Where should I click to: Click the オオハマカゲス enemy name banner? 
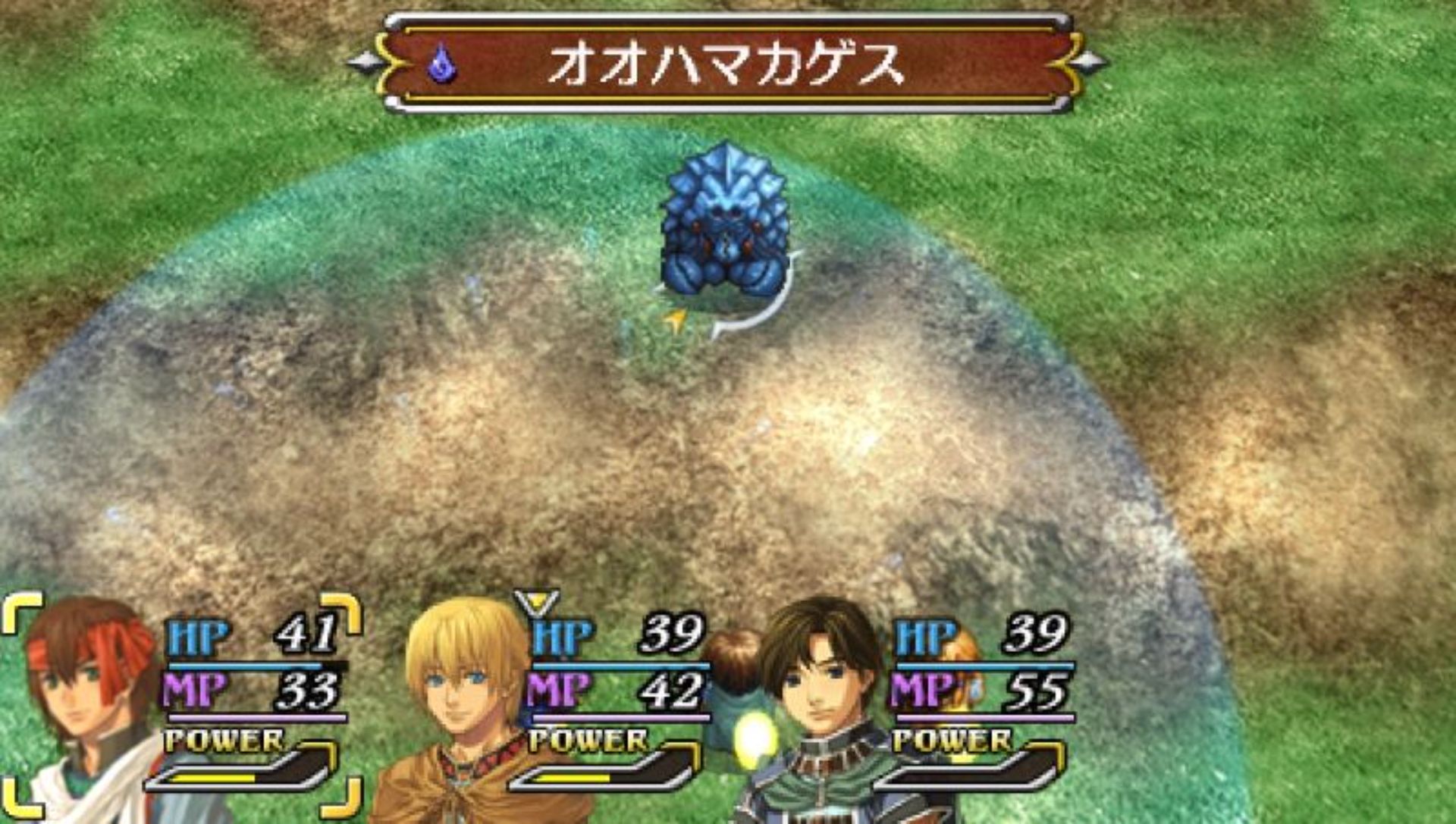pyautogui.click(x=726, y=64)
